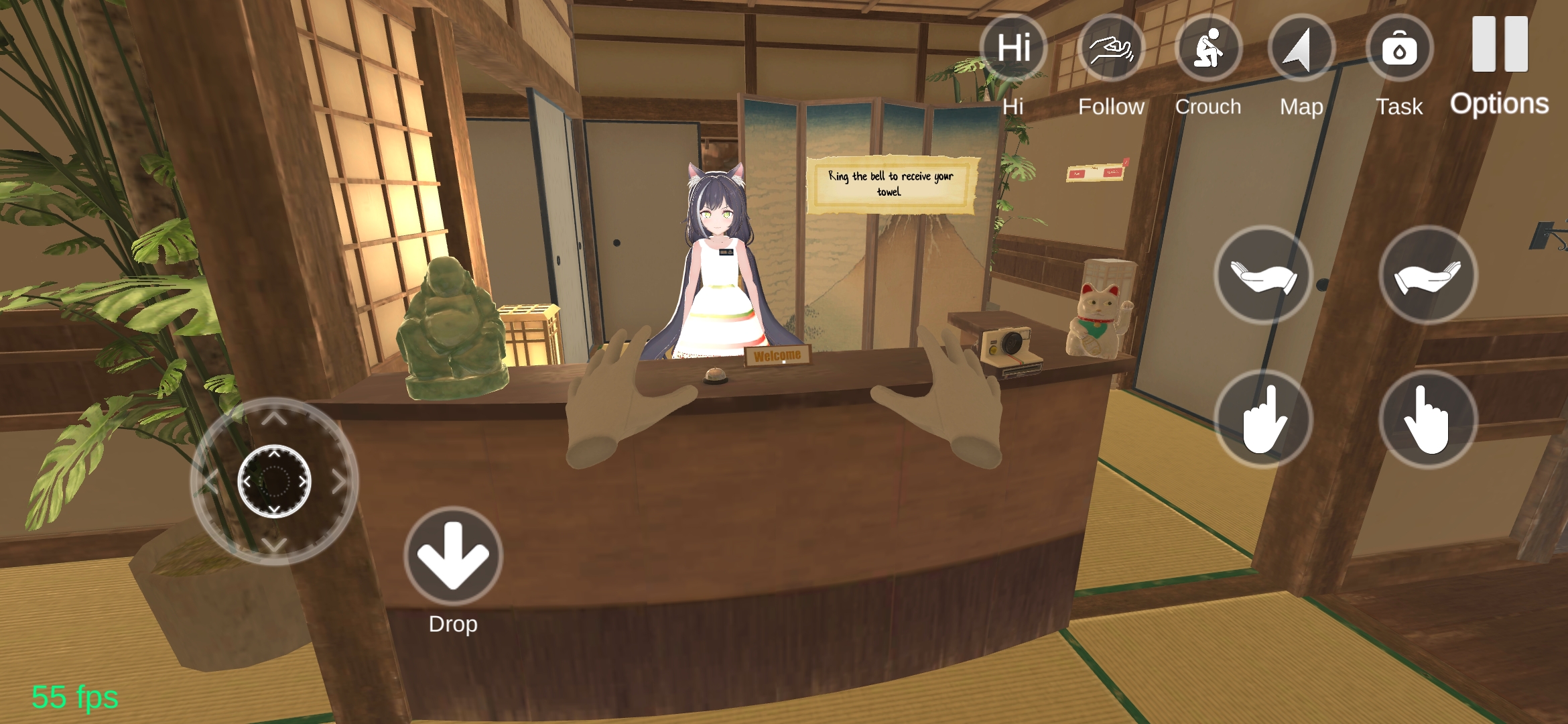This screenshot has height=724, width=1568.
Task: Use the left hand grab button
Action: coord(1263,275)
